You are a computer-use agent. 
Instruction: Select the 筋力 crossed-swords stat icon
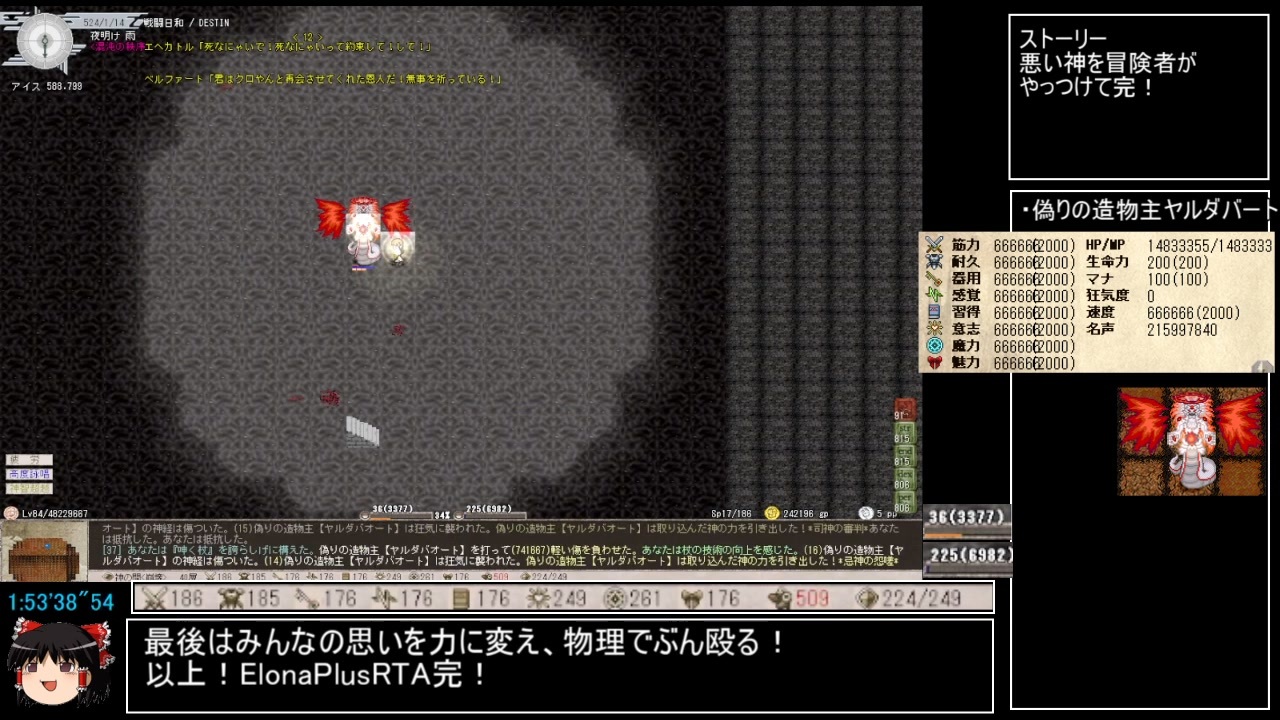pyautogui.click(x=932, y=244)
